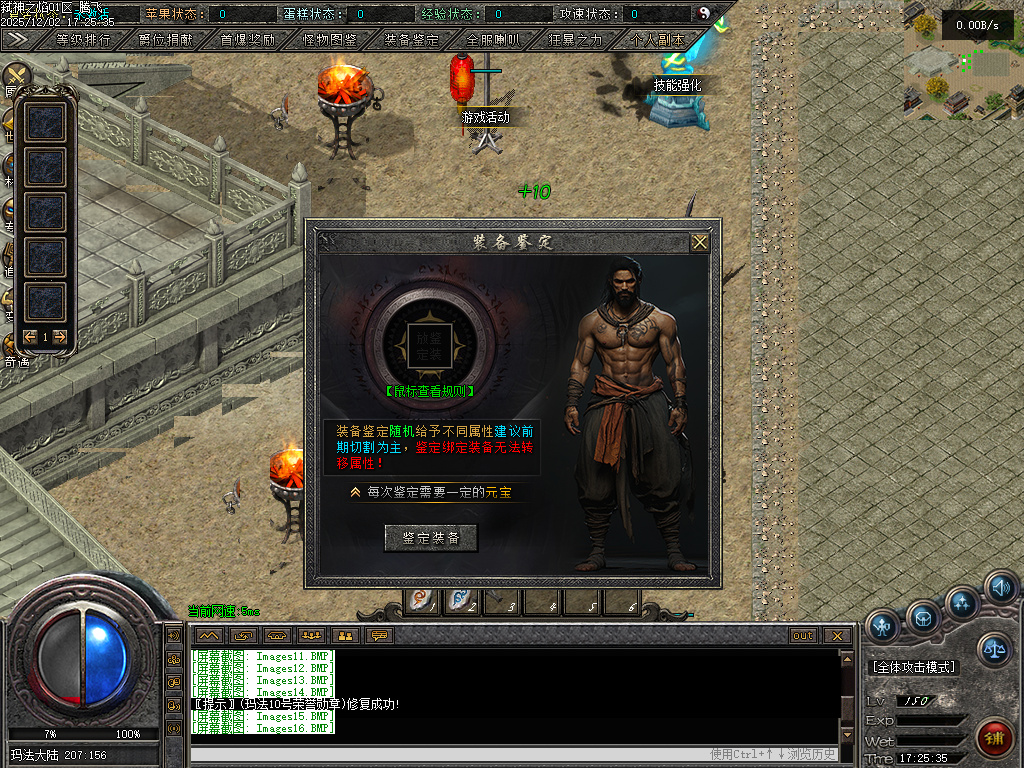Toggle sound with the speaker icon
The height and width of the screenshot is (768, 1024).
coord(999,588)
